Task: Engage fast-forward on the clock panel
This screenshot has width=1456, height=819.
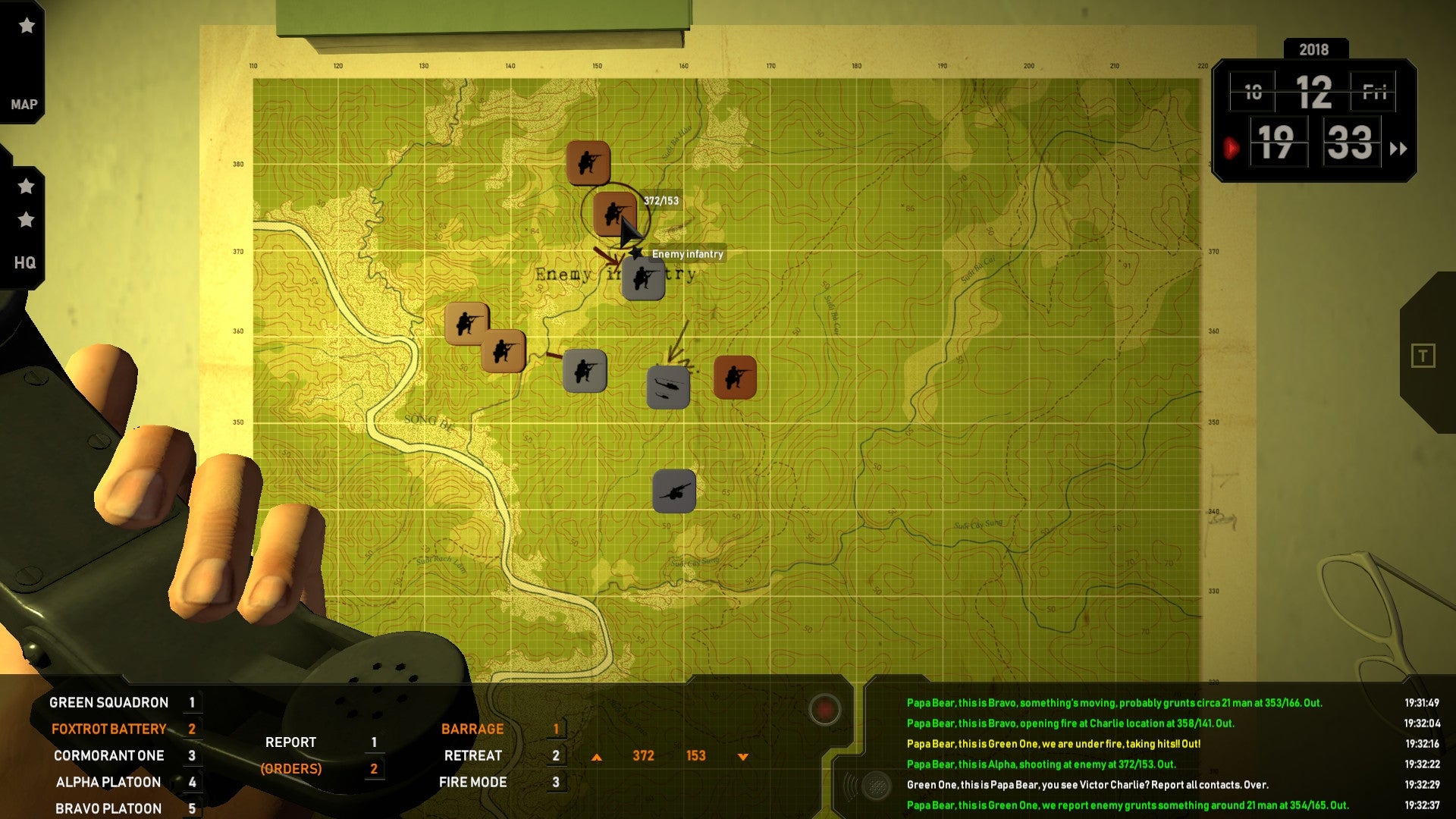Action: coord(1399,149)
